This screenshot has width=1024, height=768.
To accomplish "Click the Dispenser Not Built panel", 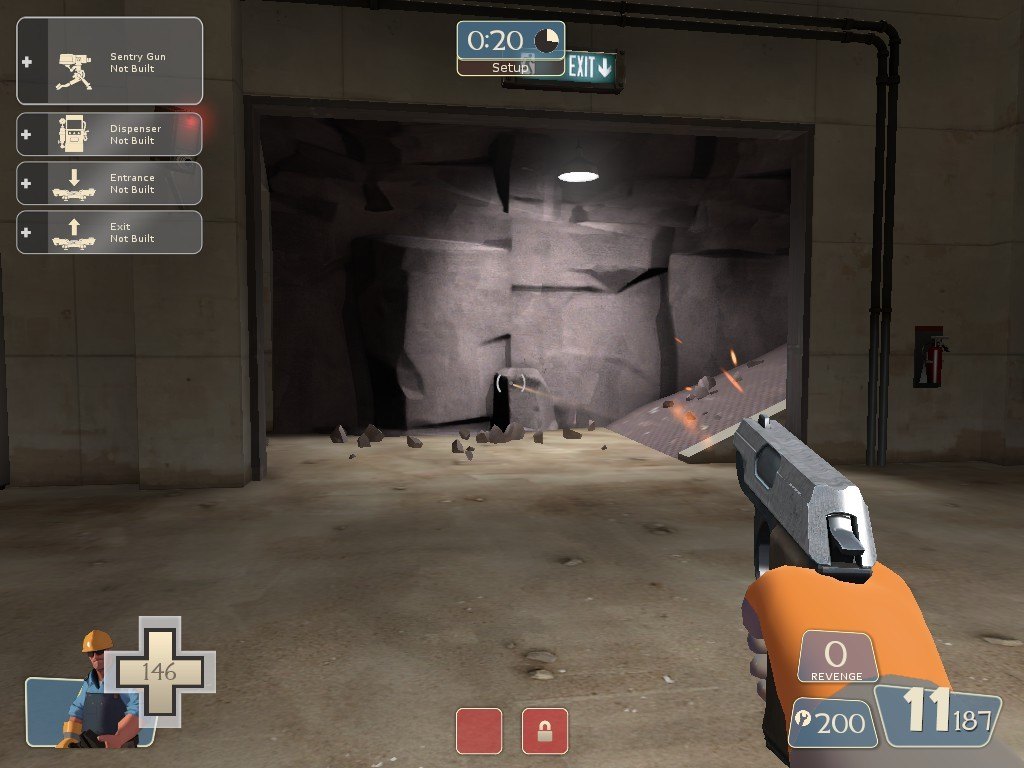I will point(110,134).
